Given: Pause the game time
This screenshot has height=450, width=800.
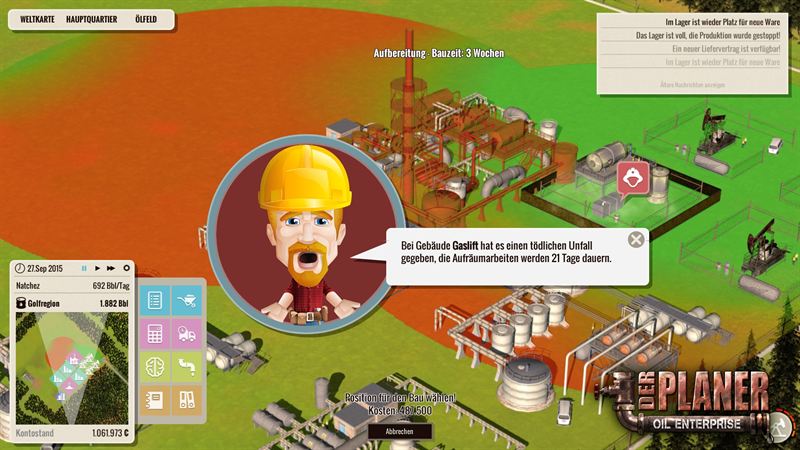Looking at the screenshot, I should pyautogui.click(x=85, y=268).
